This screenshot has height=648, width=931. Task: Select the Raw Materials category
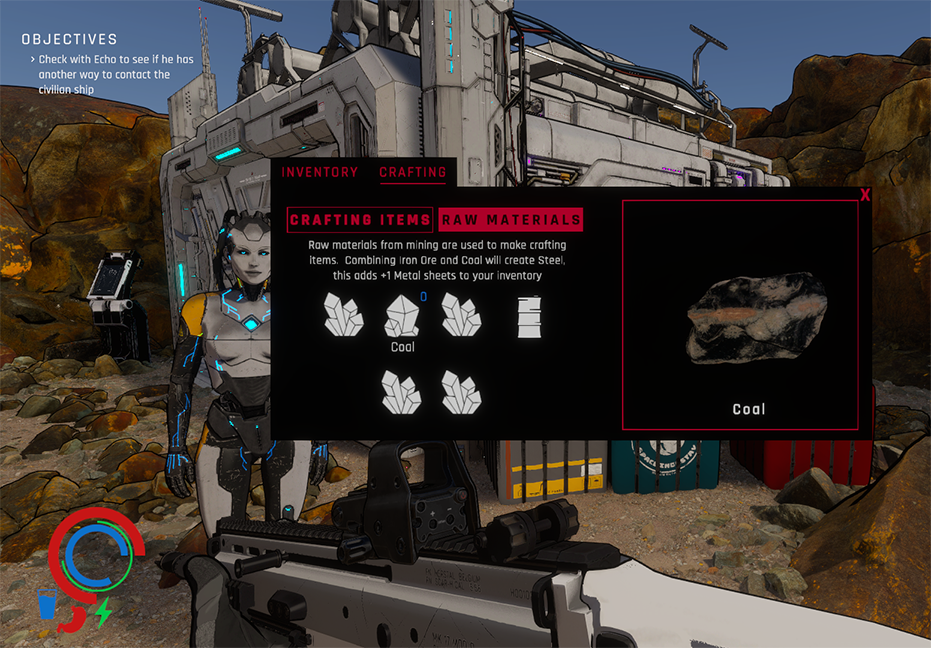[x=511, y=220]
